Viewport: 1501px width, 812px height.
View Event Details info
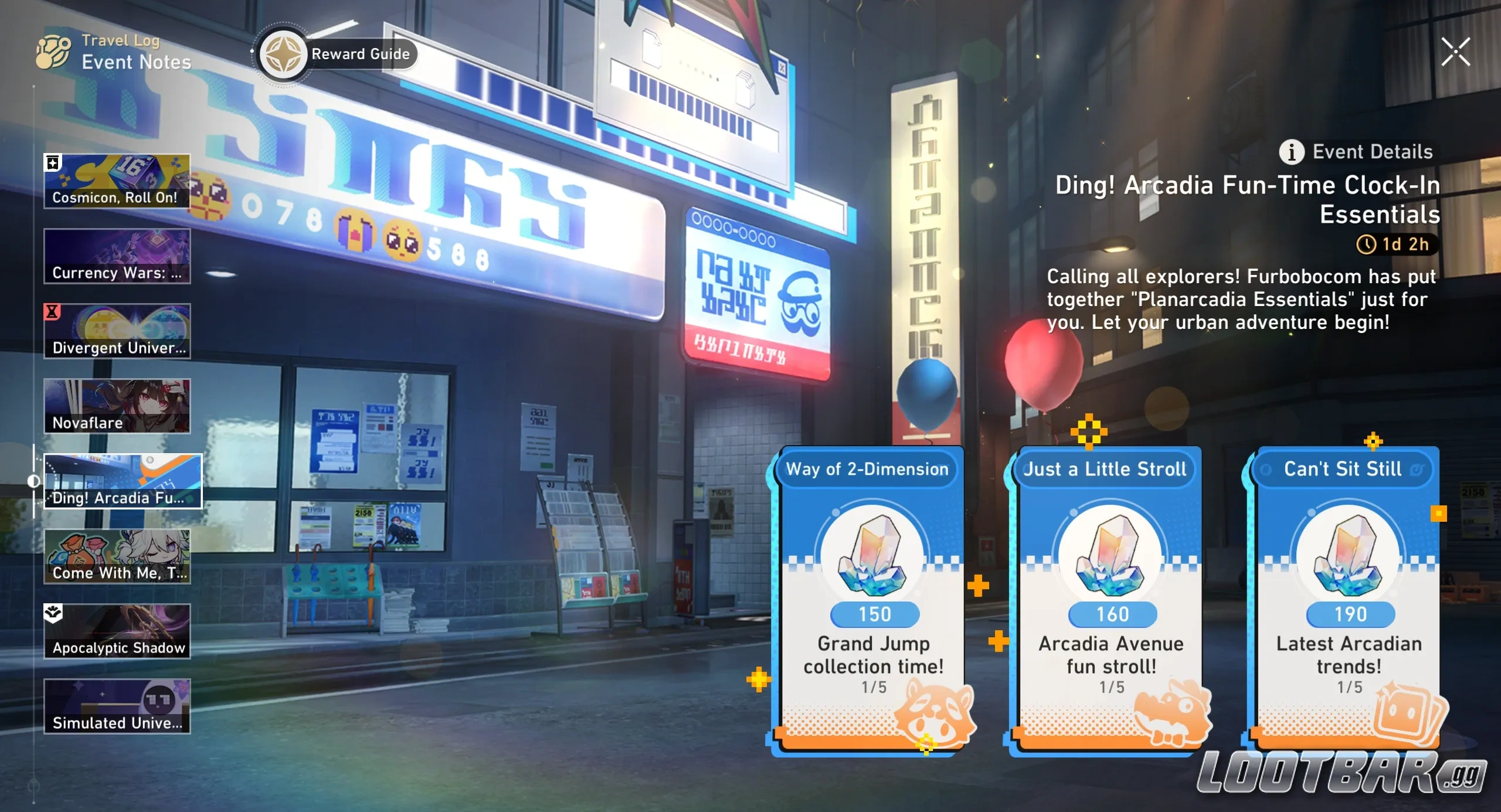1356,152
